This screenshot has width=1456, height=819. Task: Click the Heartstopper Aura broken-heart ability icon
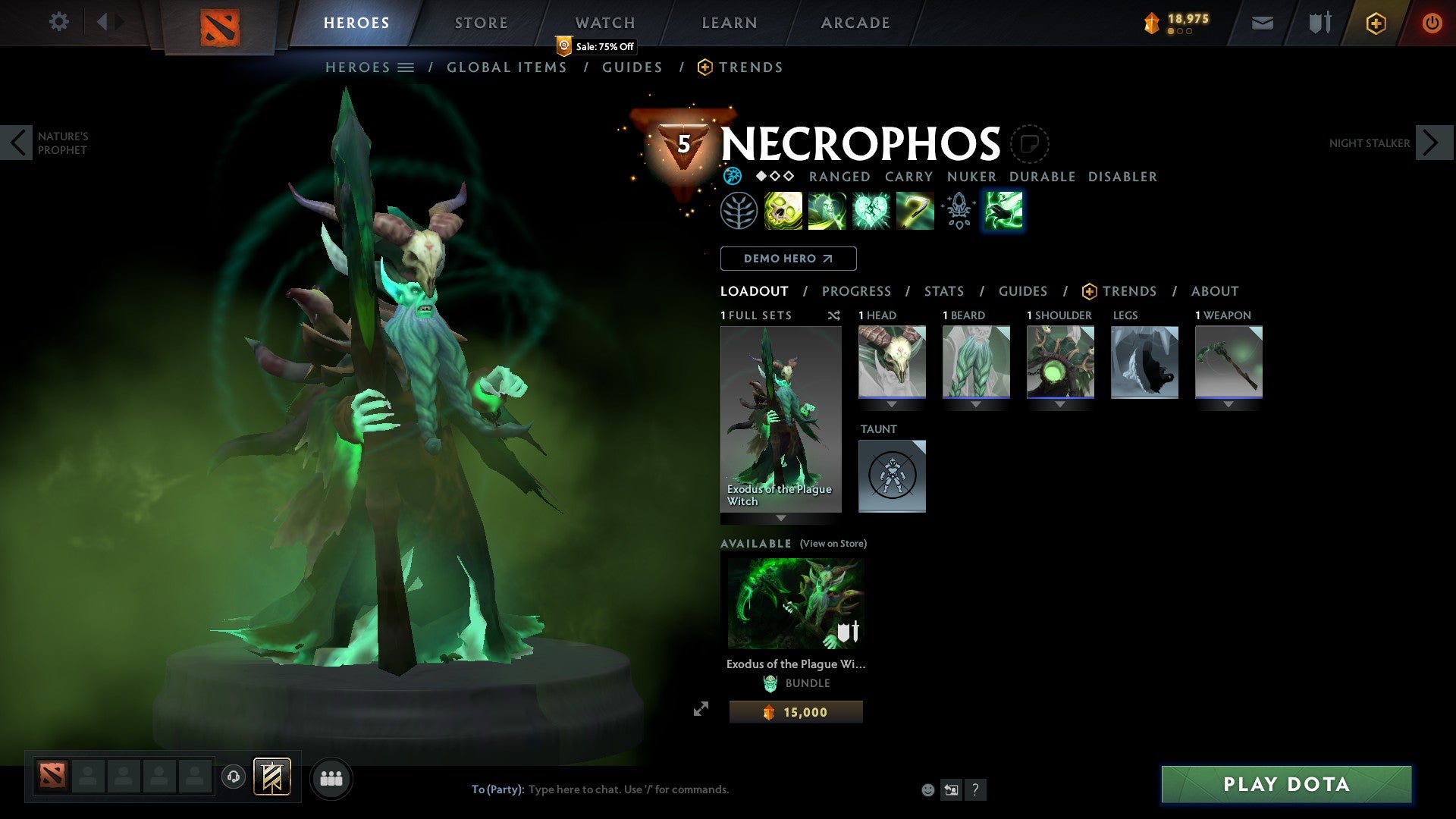(x=872, y=210)
